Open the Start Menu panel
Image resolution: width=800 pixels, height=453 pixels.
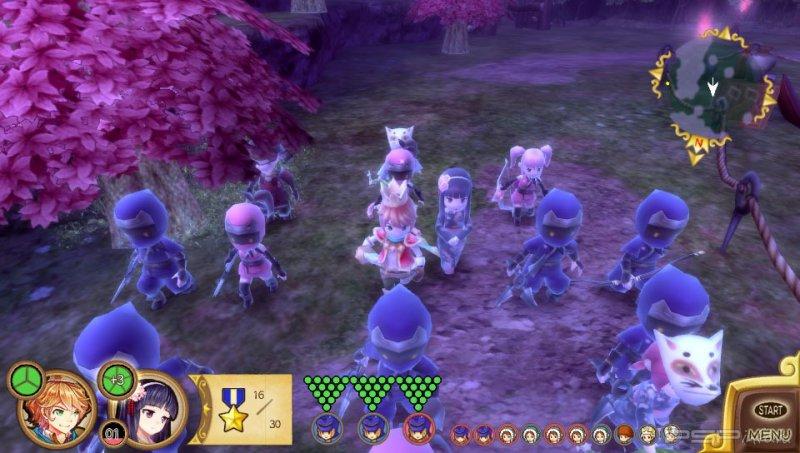tap(768, 418)
